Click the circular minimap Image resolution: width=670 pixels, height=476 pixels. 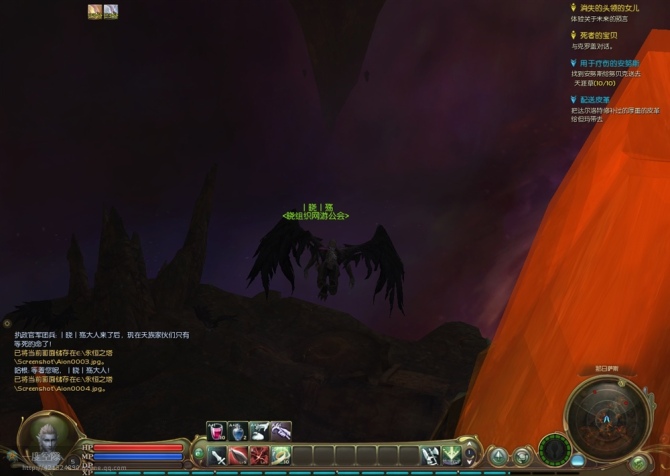tap(605, 418)
